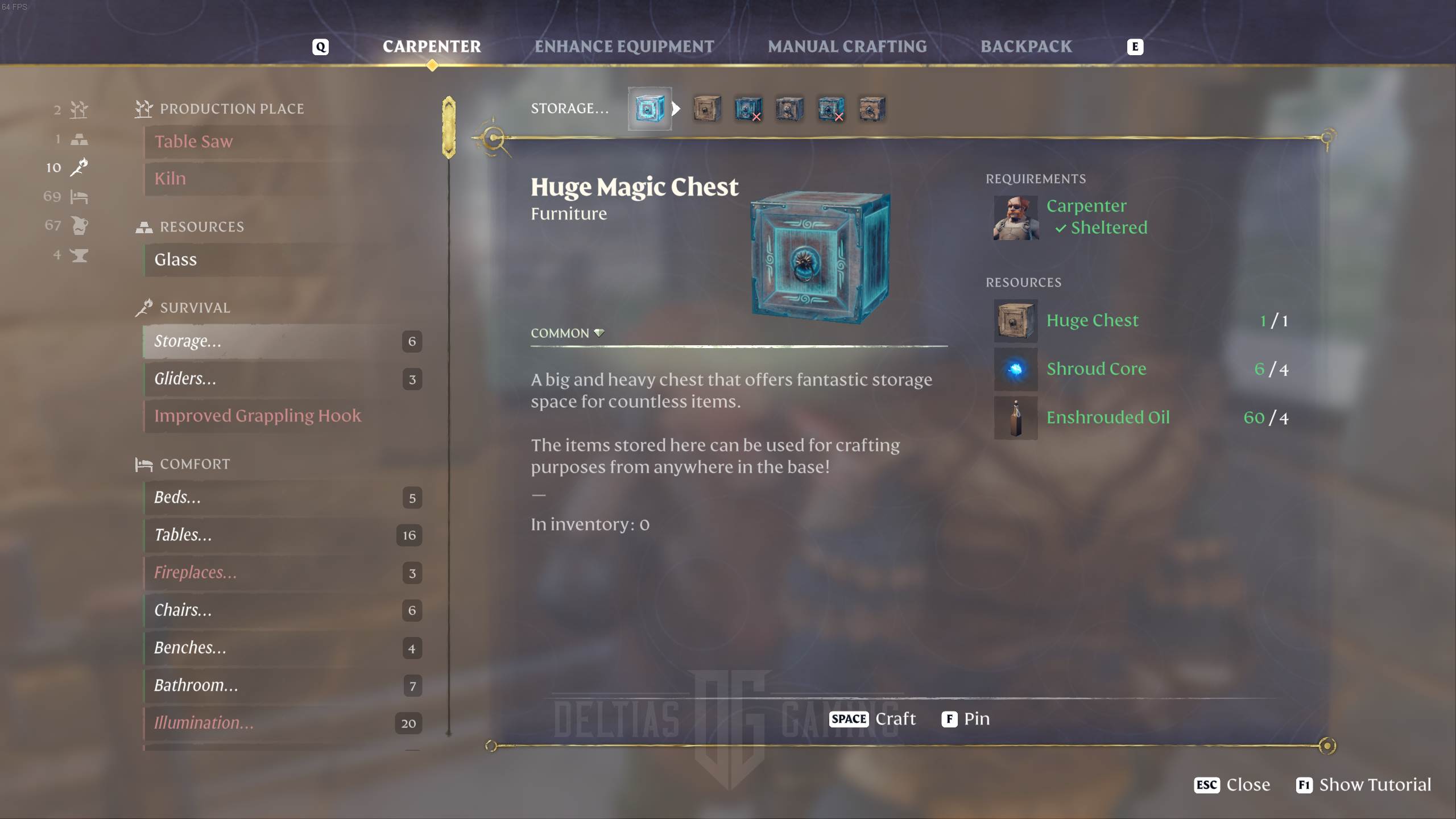
Task: Pin the Huge Magic Chest recipe
Action: point(966,719)
